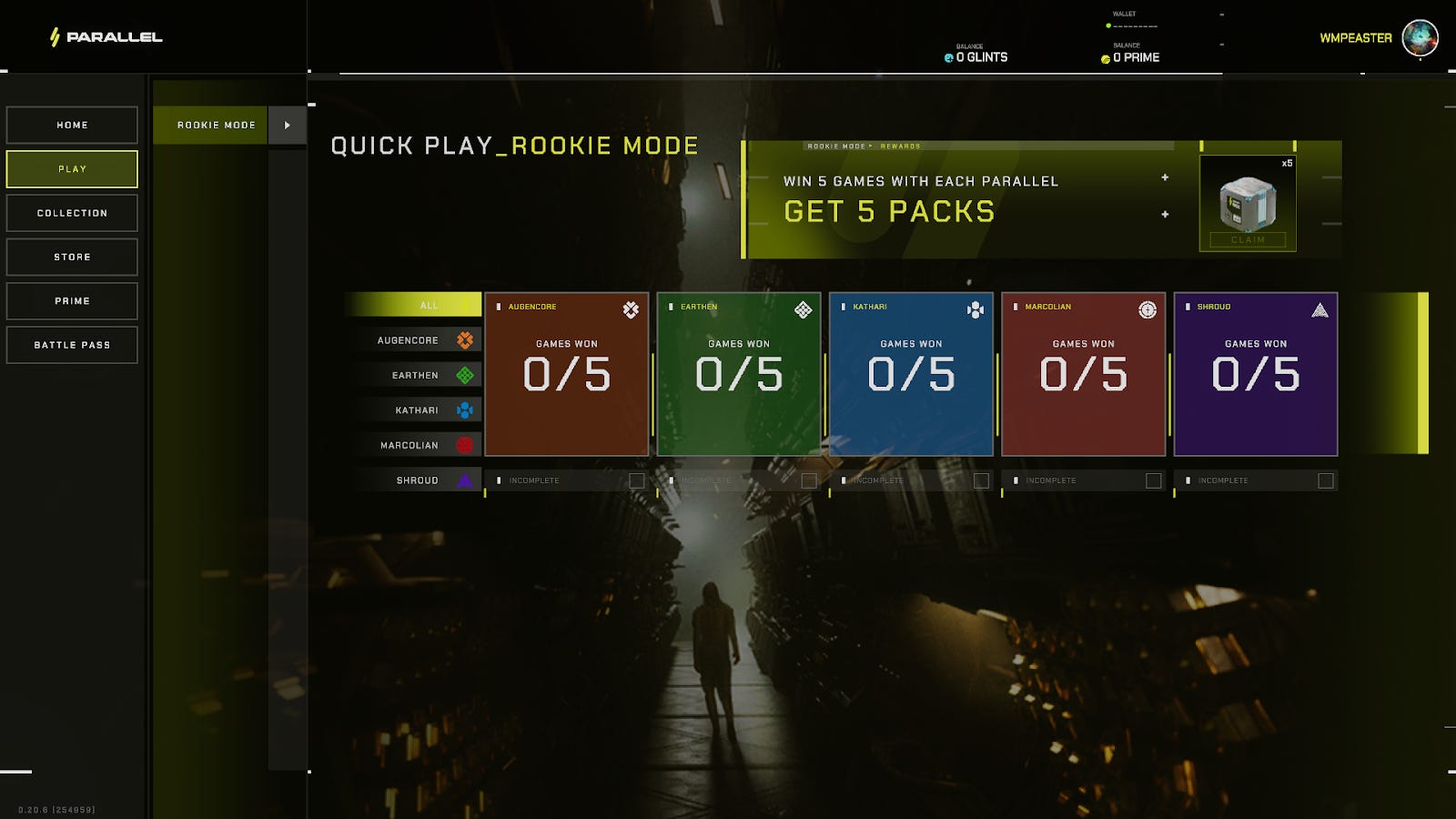The image size is (1456, 819).
Task: Filter by Shroud parallel
Action: tap(419, 480)
